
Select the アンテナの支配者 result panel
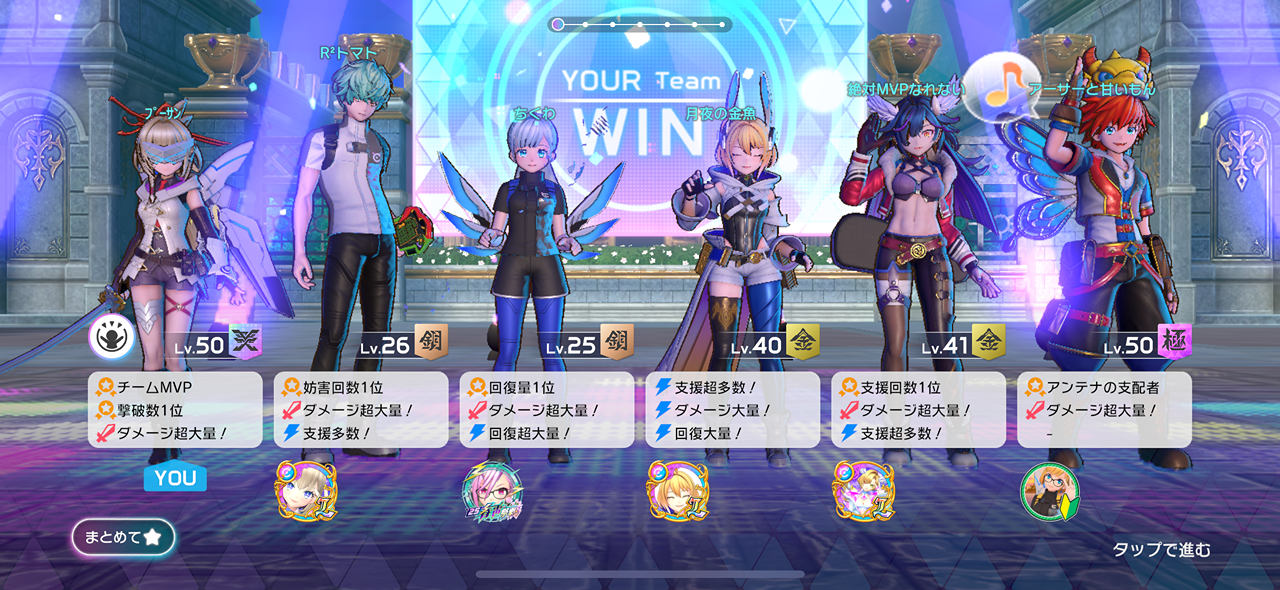[x=1104, y=410]
